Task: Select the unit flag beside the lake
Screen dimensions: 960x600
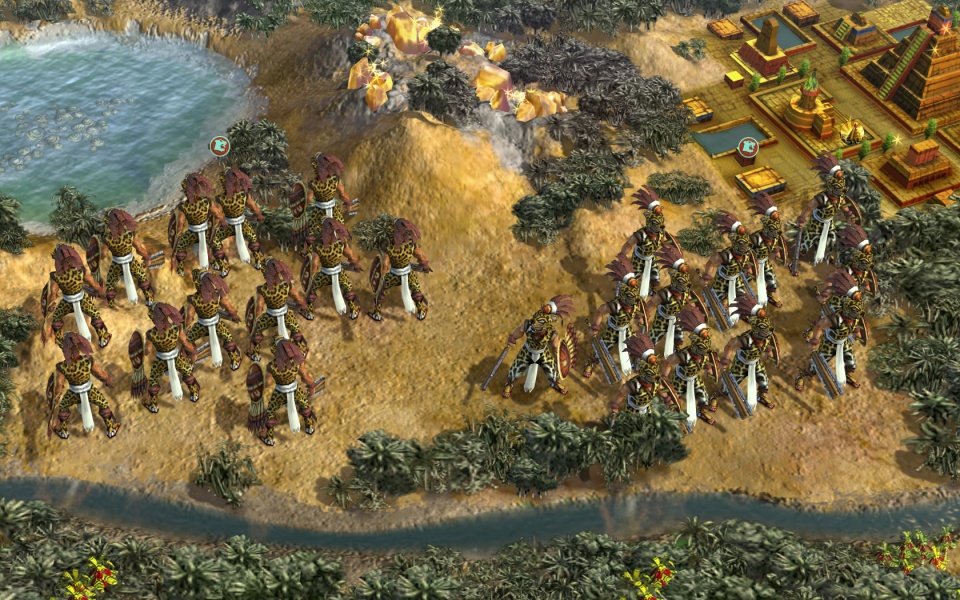Action: [219, 146]
